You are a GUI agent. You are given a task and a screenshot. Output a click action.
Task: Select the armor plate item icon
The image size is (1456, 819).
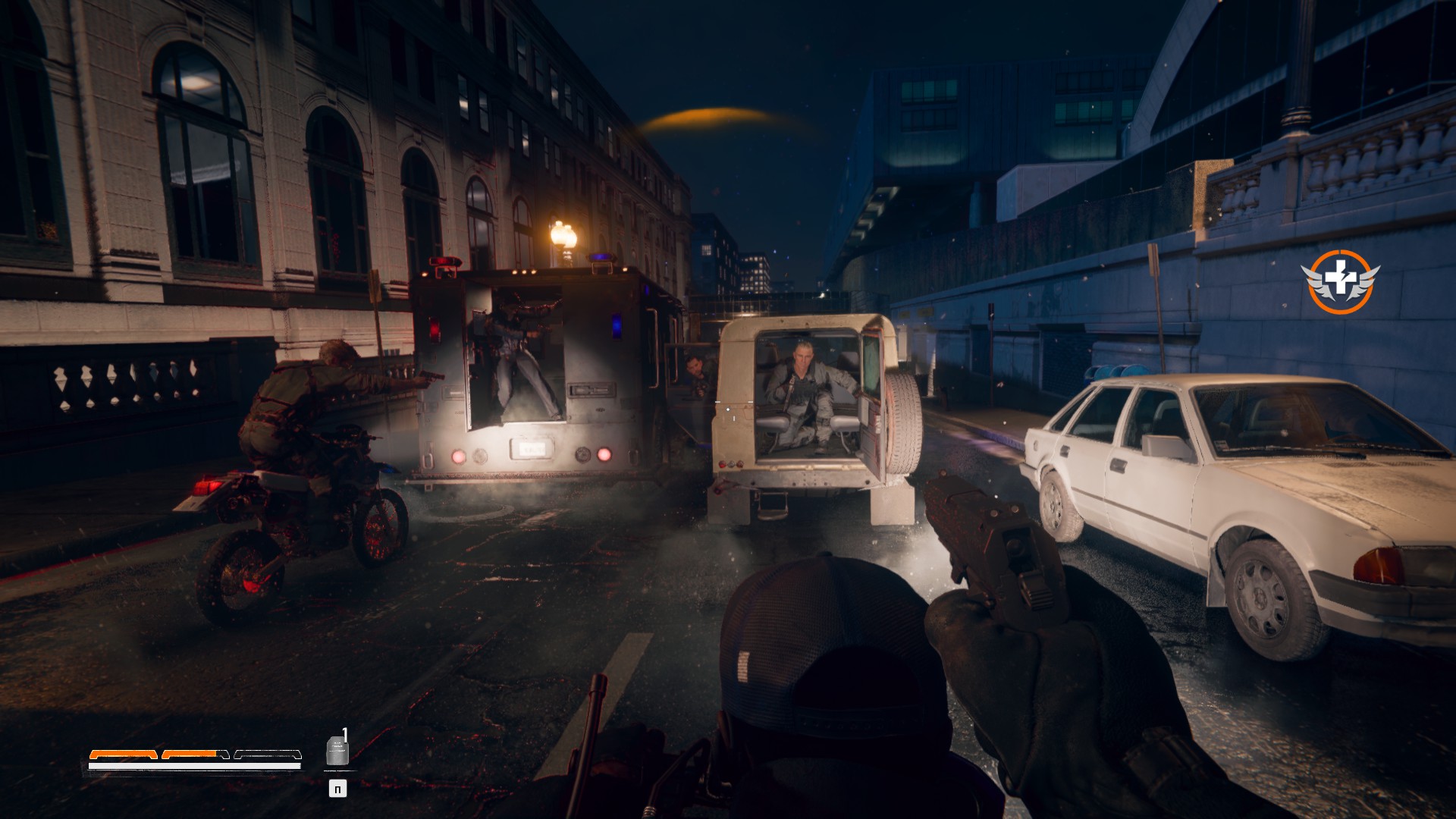click(337, 751)
